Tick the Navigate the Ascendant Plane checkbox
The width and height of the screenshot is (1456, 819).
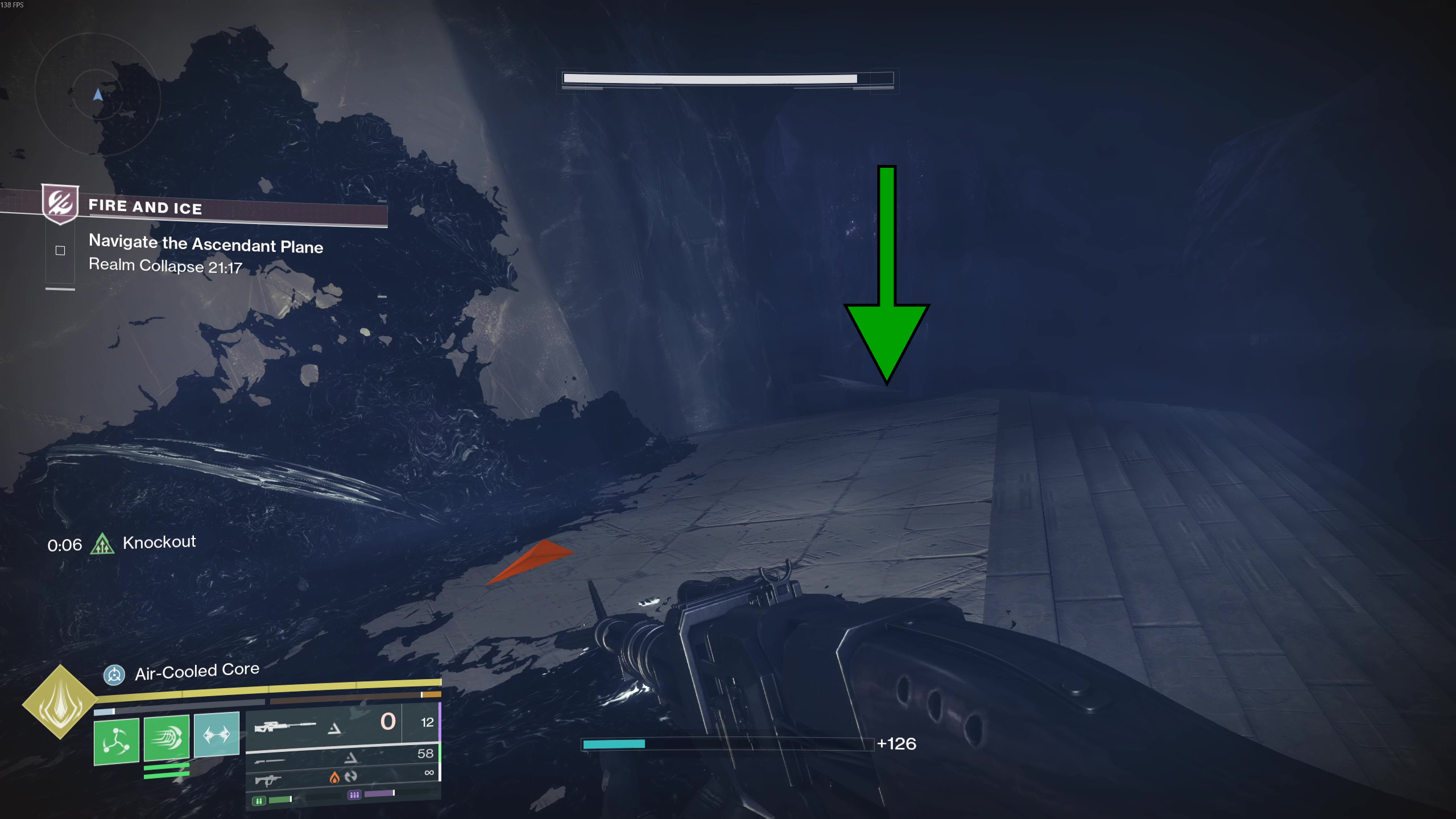point(60,250)
